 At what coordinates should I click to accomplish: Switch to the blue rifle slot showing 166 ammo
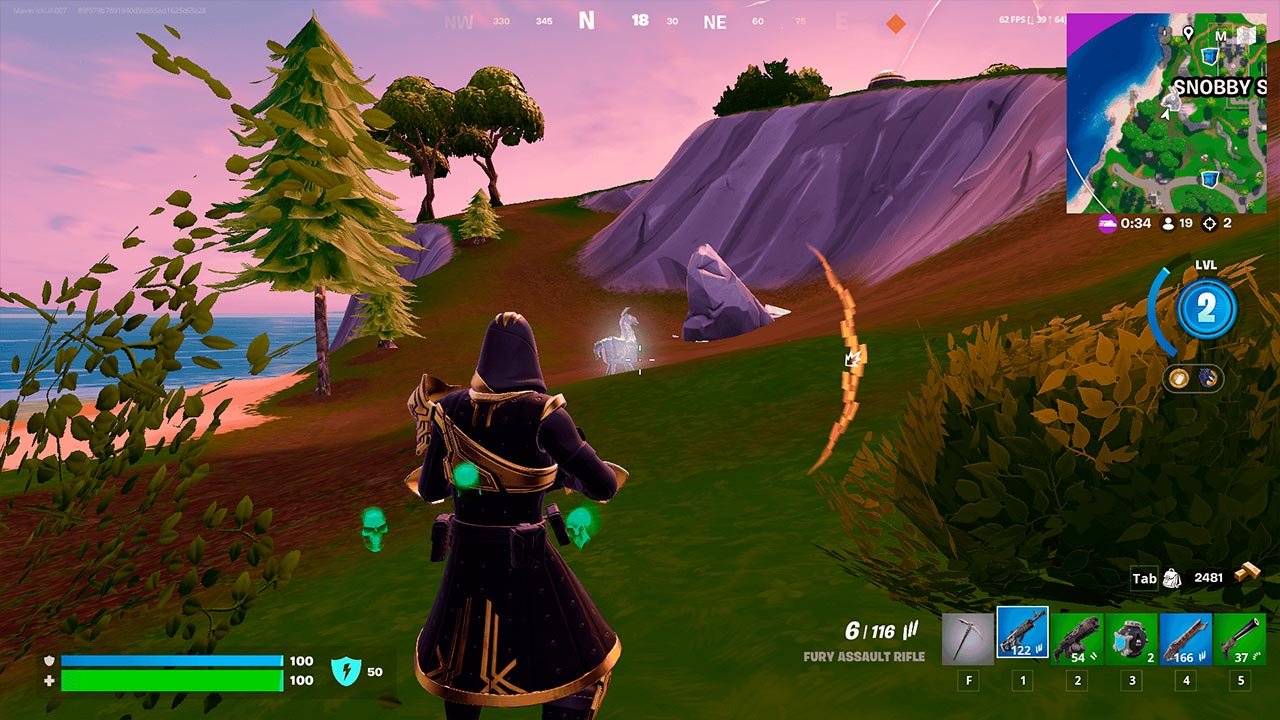pyautogui.click(x=1185, y=638)
